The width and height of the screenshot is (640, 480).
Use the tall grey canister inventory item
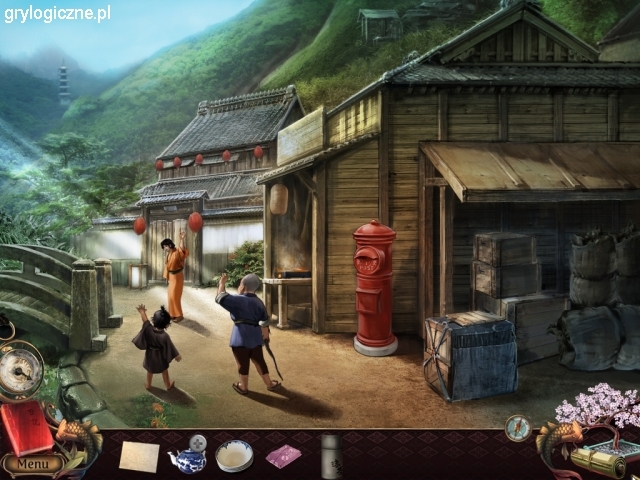(331, 455)
